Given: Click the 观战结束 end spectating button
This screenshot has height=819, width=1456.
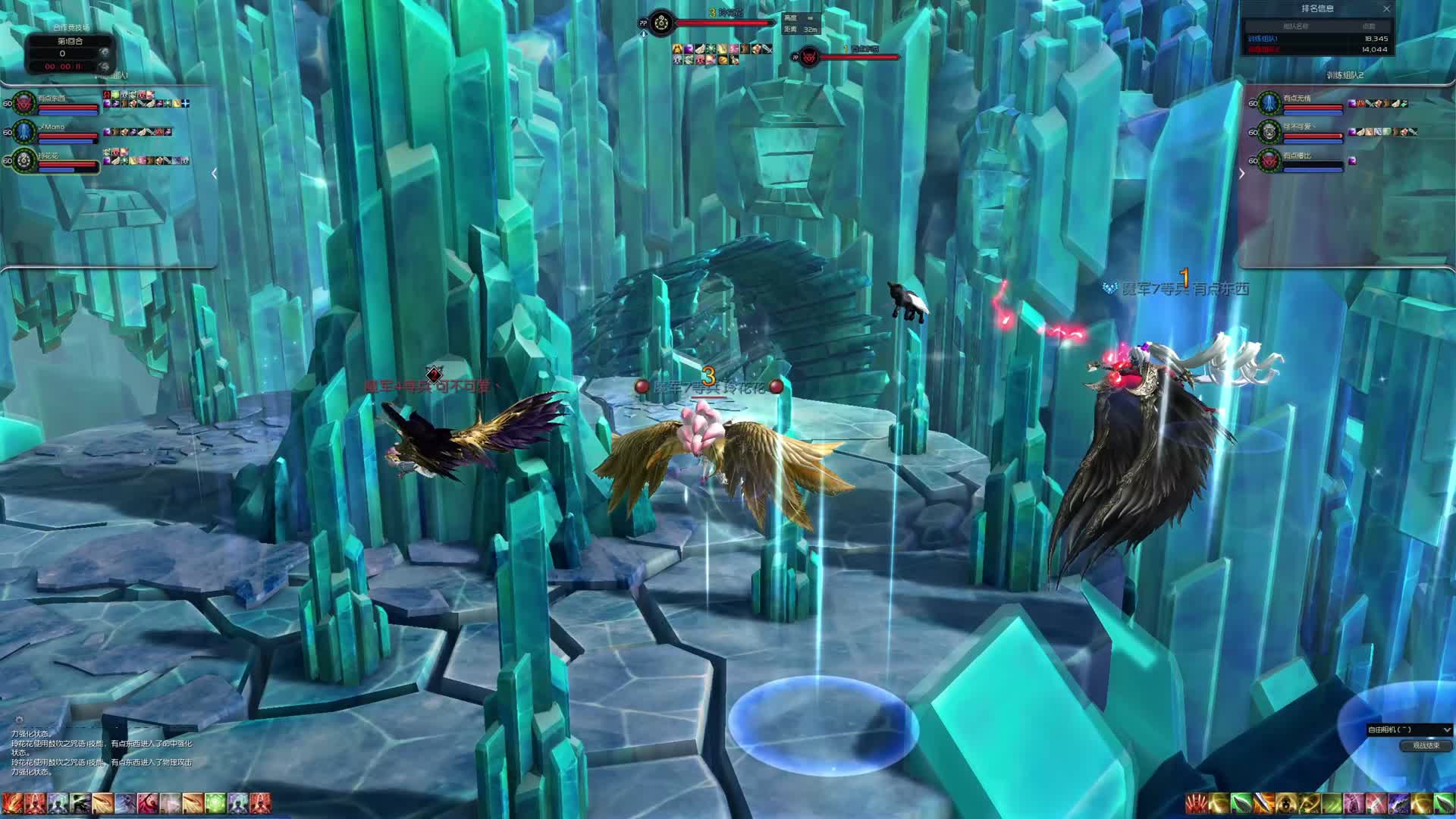Looking at the screenshot, I should pyautogui.click(x=1426, y=745).
